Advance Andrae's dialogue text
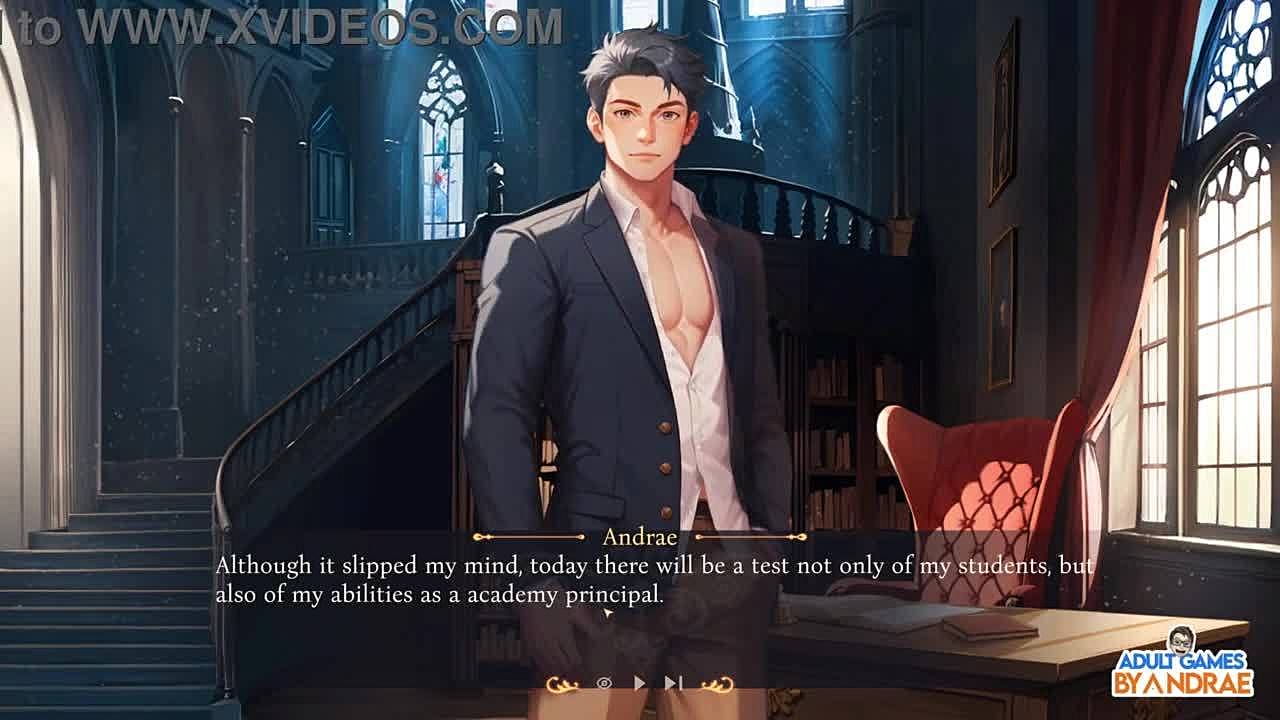This screenshot has width=1280, height=720. 654,580
